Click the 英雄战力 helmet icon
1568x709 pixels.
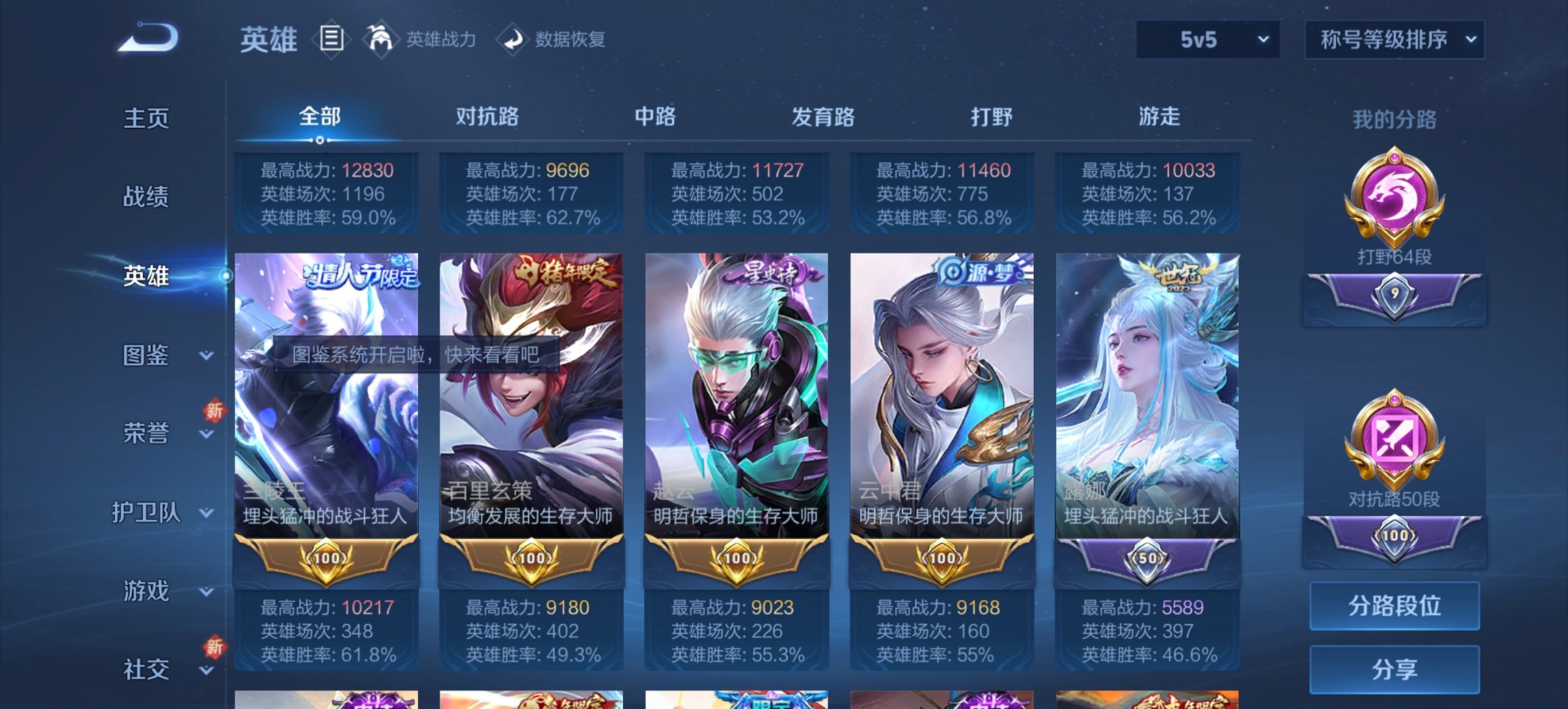click(383, 39)
